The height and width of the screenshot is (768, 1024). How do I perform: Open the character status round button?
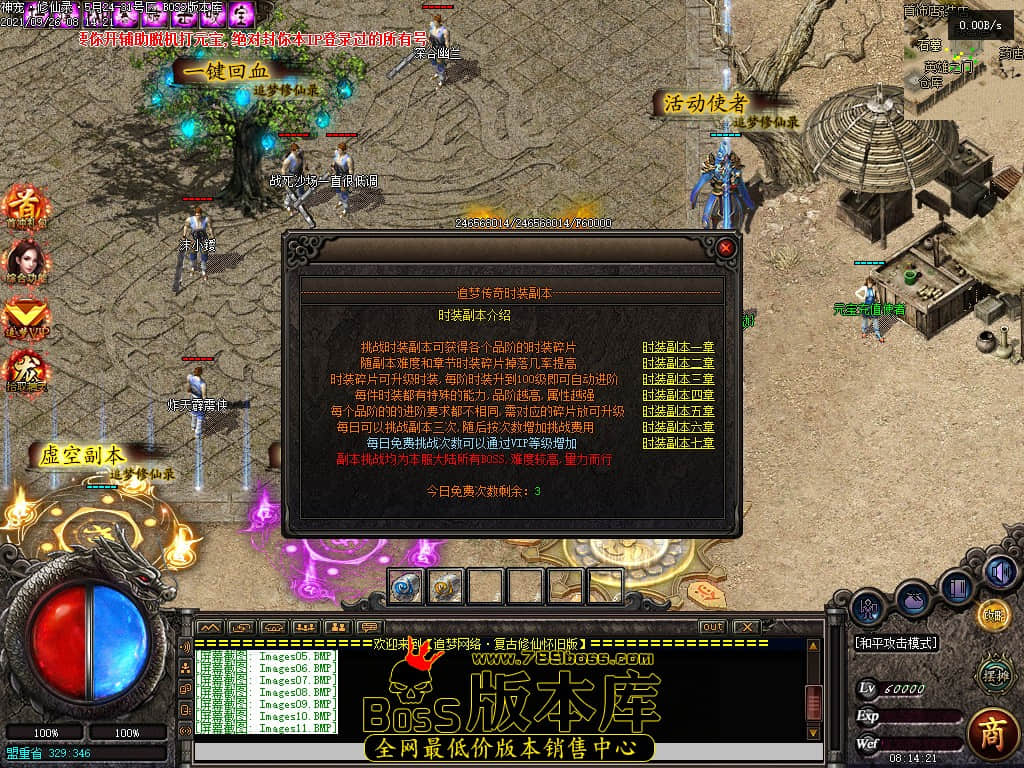(866, 607)
